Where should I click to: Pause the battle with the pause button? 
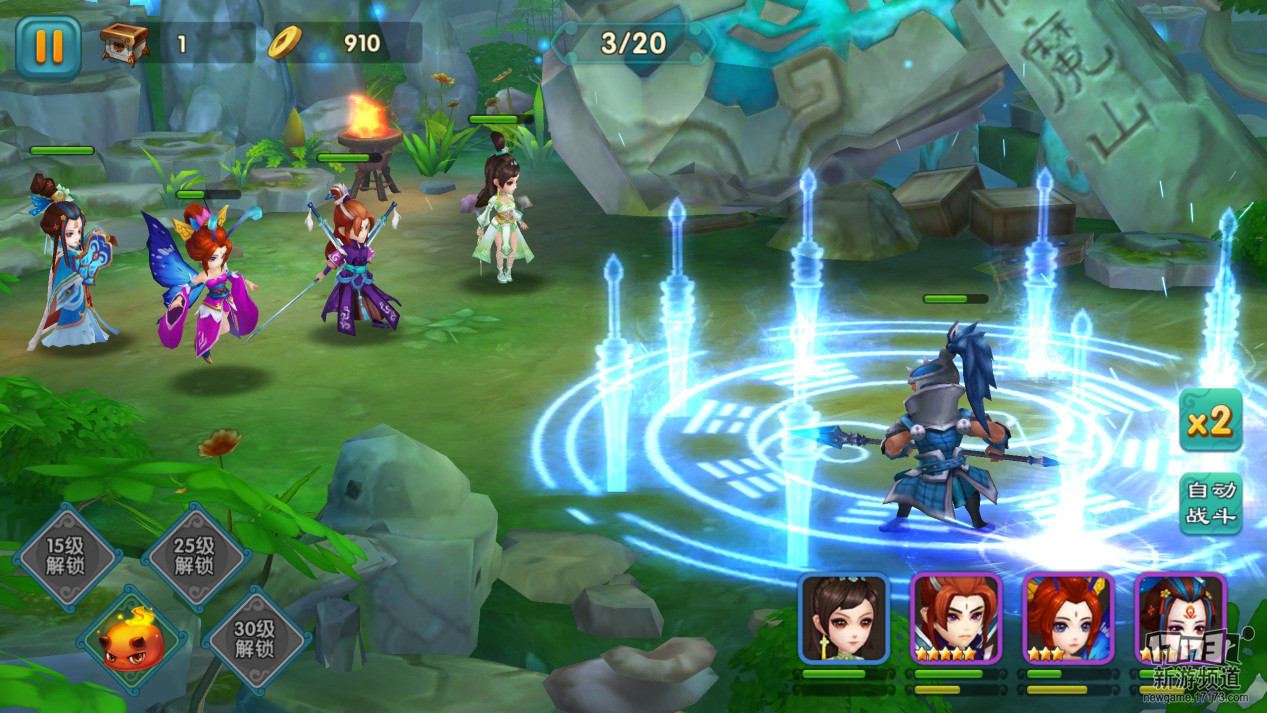click(x=47, y=46)
